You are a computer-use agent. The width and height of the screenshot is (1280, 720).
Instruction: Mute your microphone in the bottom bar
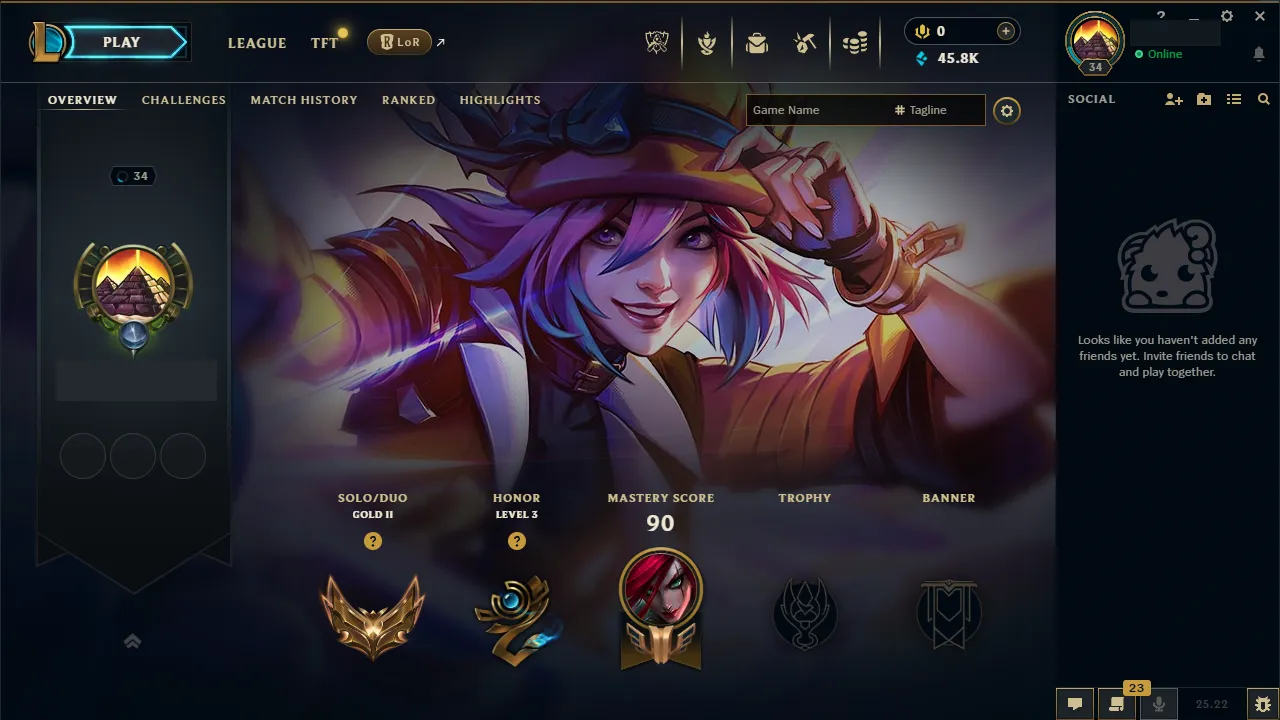[x=1160, y=703]
